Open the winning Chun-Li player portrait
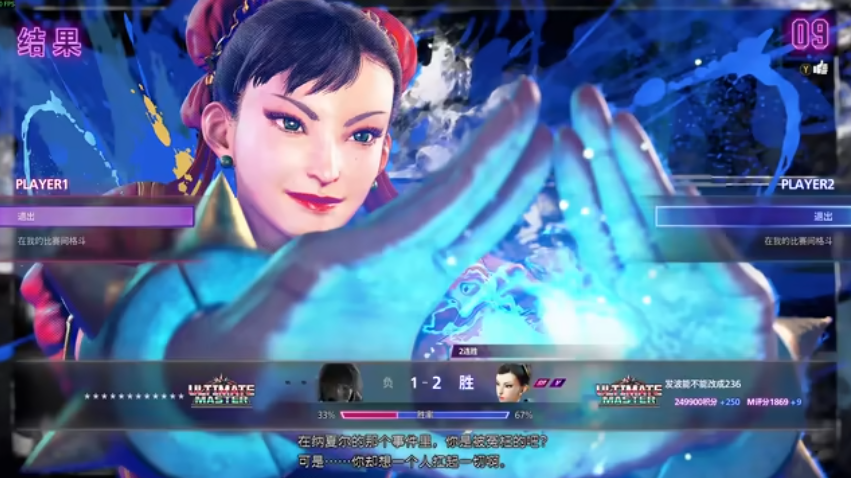Screen dimensions: 851x478 [513, 383]
